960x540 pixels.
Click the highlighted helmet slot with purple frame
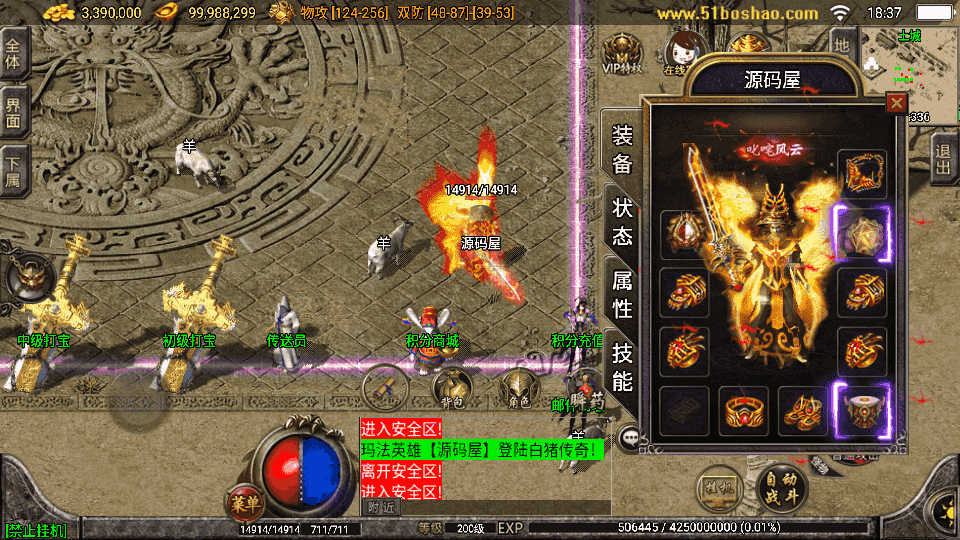pos(862,410)
